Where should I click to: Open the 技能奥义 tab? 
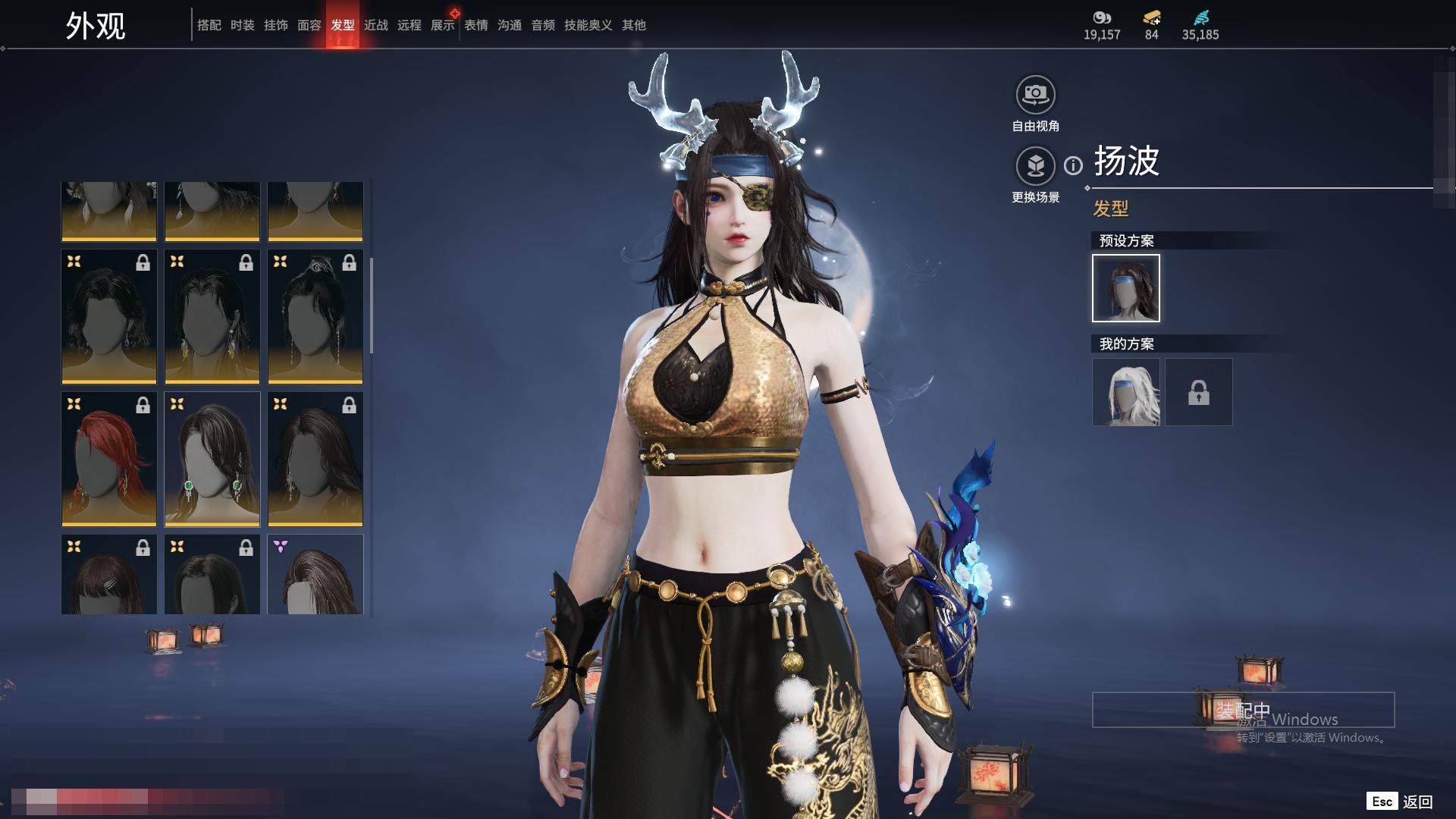click(588, 25)
